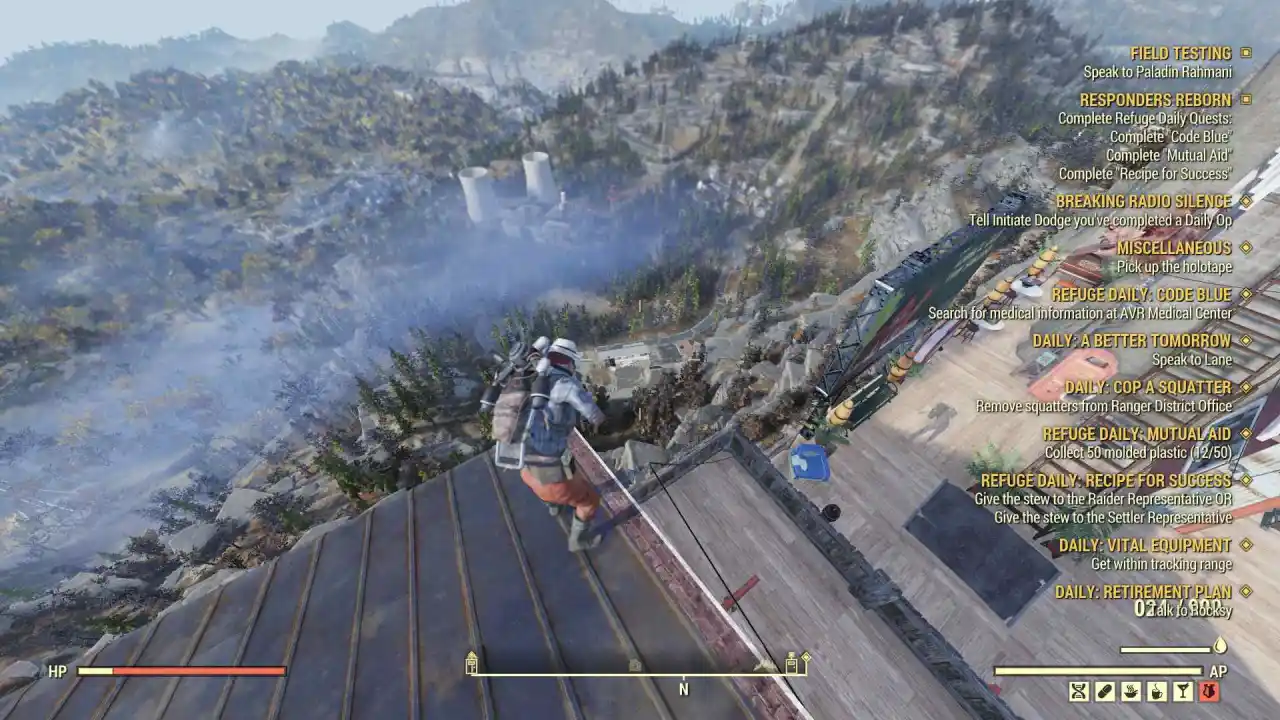Select the coffee mug drink effect icon

[1157, 692]
